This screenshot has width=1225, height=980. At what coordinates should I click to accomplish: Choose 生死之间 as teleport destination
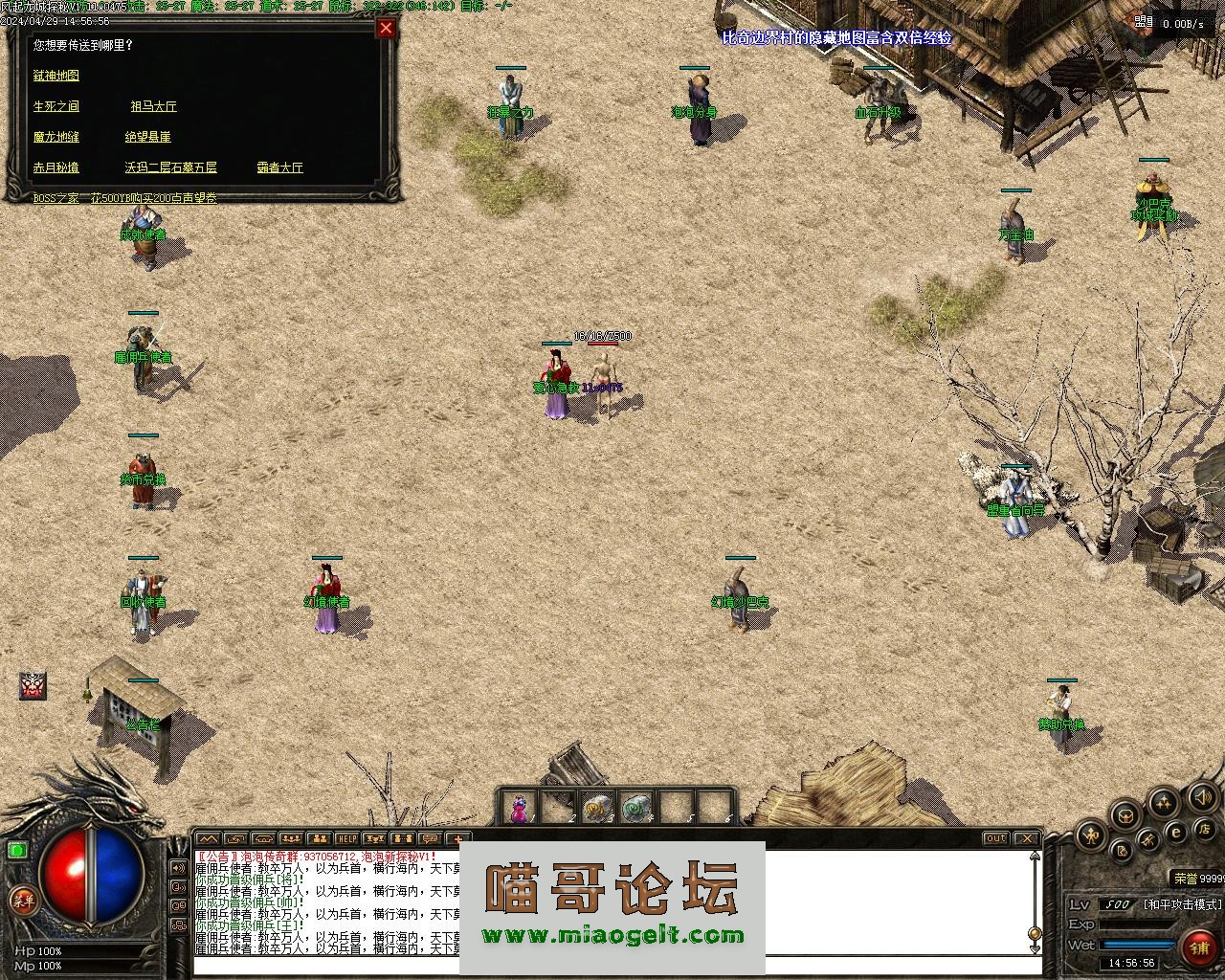pyautogui.click(x=56, y=106)
